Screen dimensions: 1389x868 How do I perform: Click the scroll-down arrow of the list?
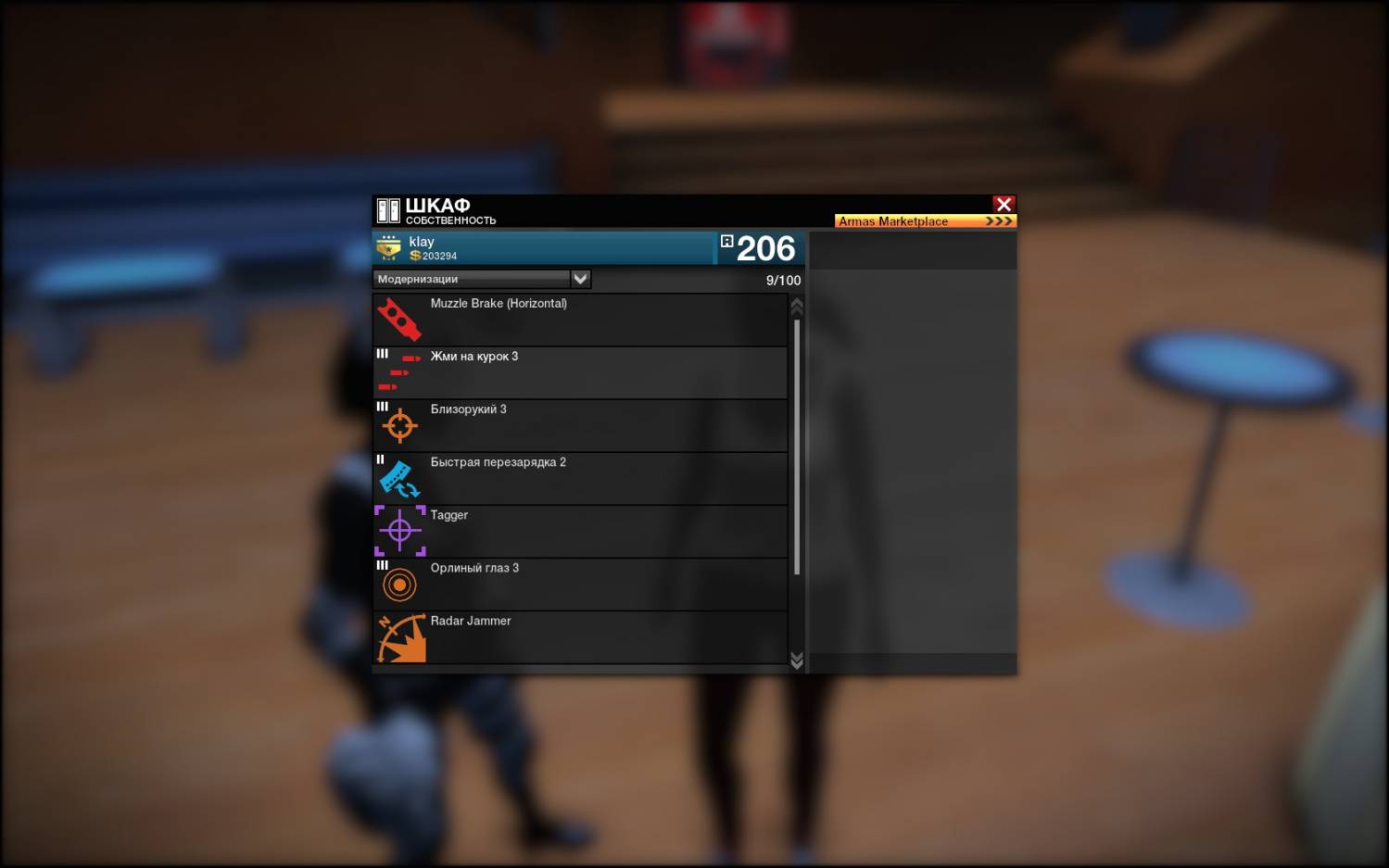click(x=797, y=660)
